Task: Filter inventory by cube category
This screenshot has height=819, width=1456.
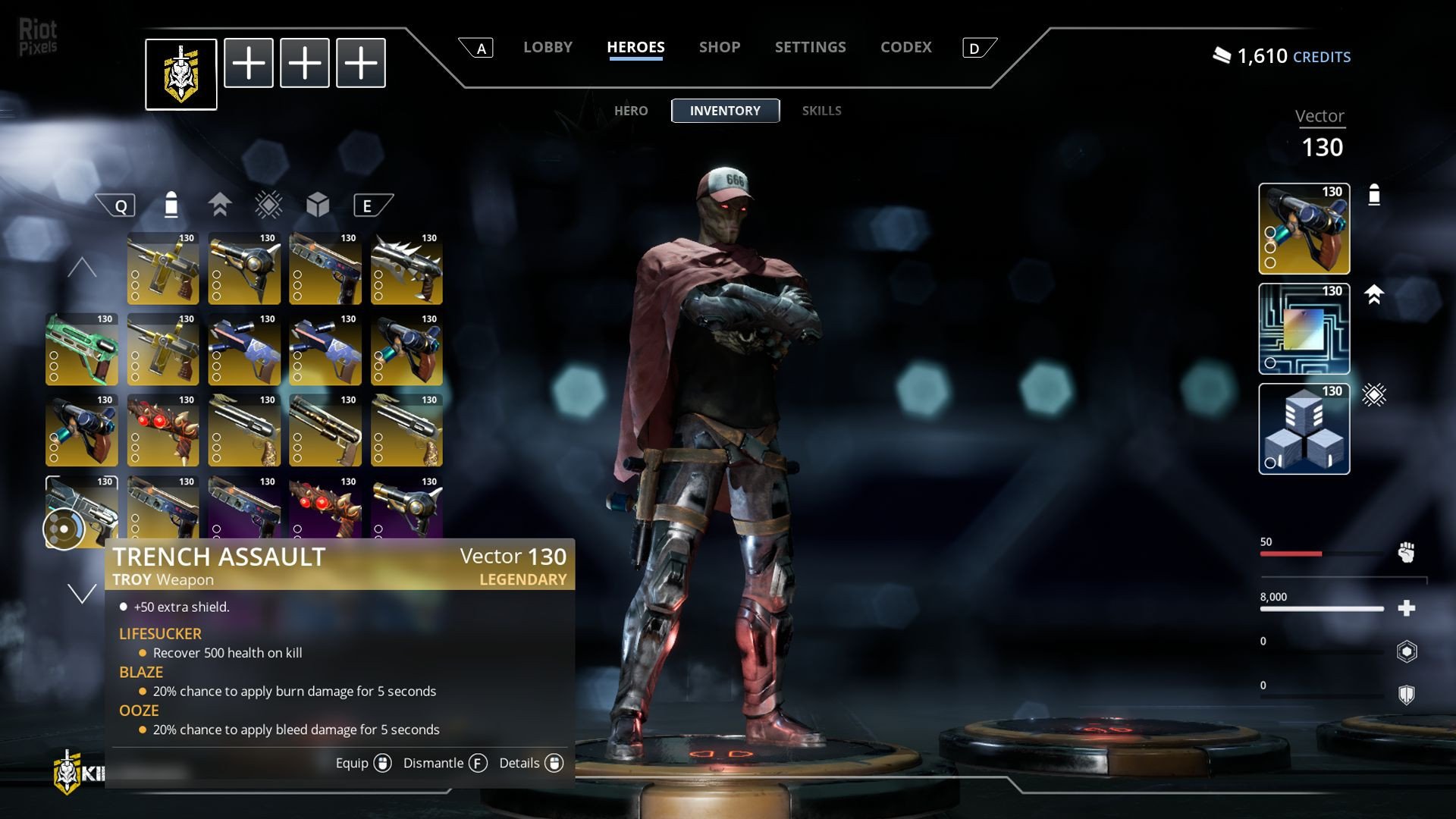Action: 318,205
